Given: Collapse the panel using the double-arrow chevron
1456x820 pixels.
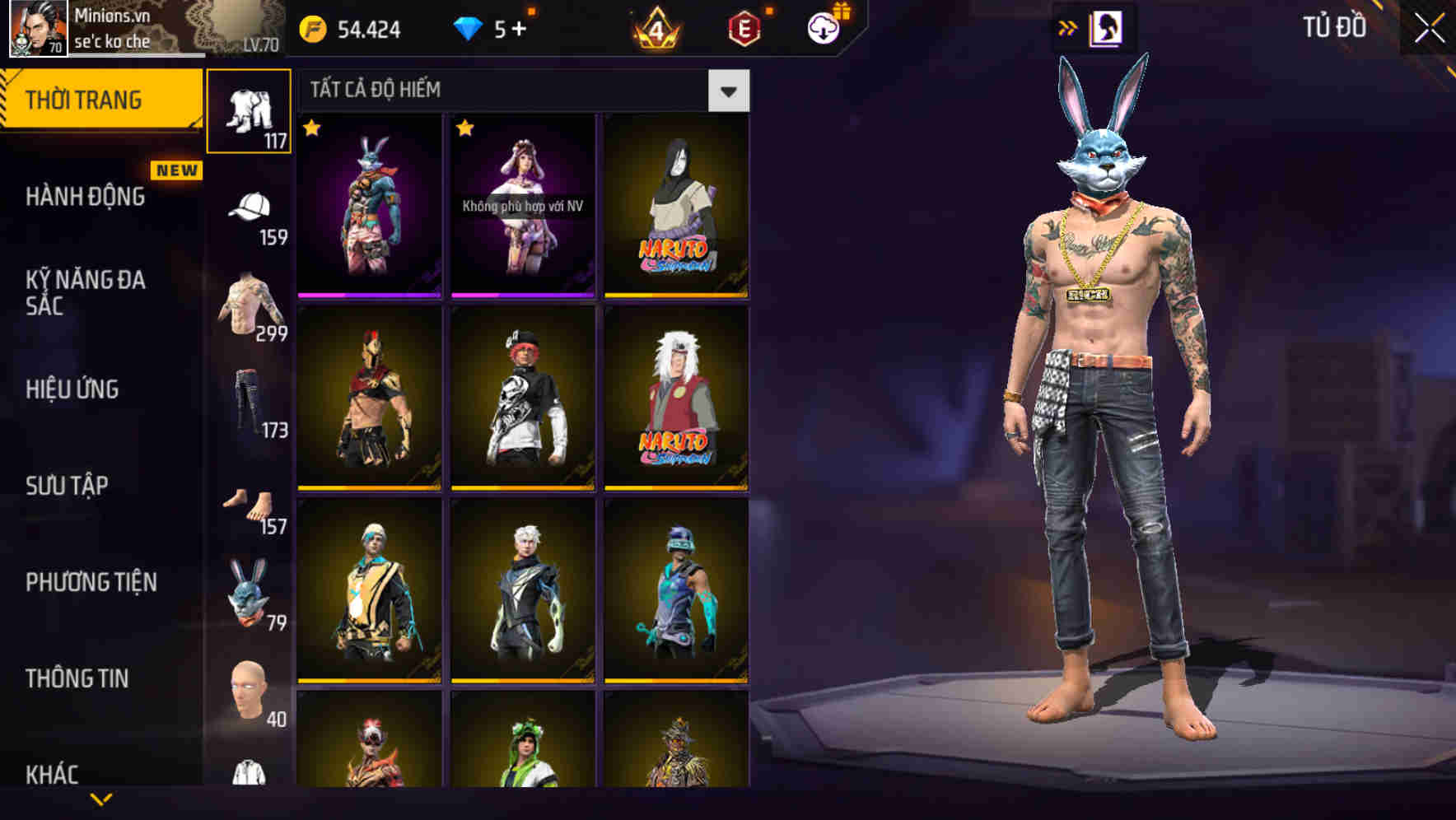Looking at the screenshot, I should (1068, 27).
